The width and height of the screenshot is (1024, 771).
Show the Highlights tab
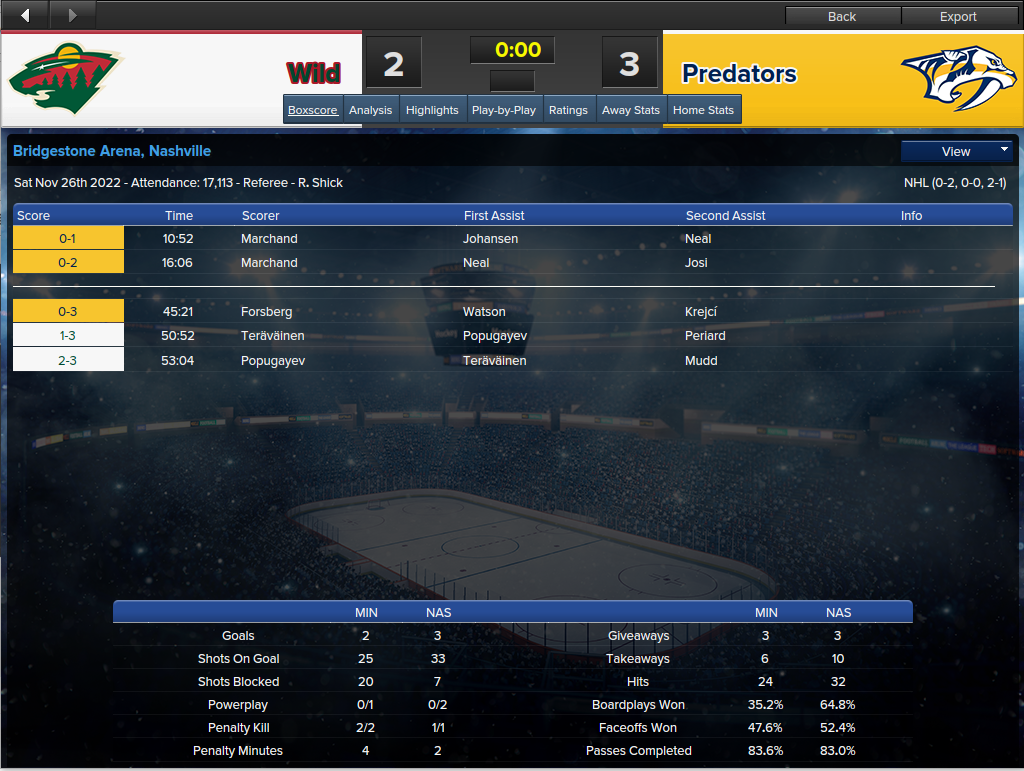[432, 110]
